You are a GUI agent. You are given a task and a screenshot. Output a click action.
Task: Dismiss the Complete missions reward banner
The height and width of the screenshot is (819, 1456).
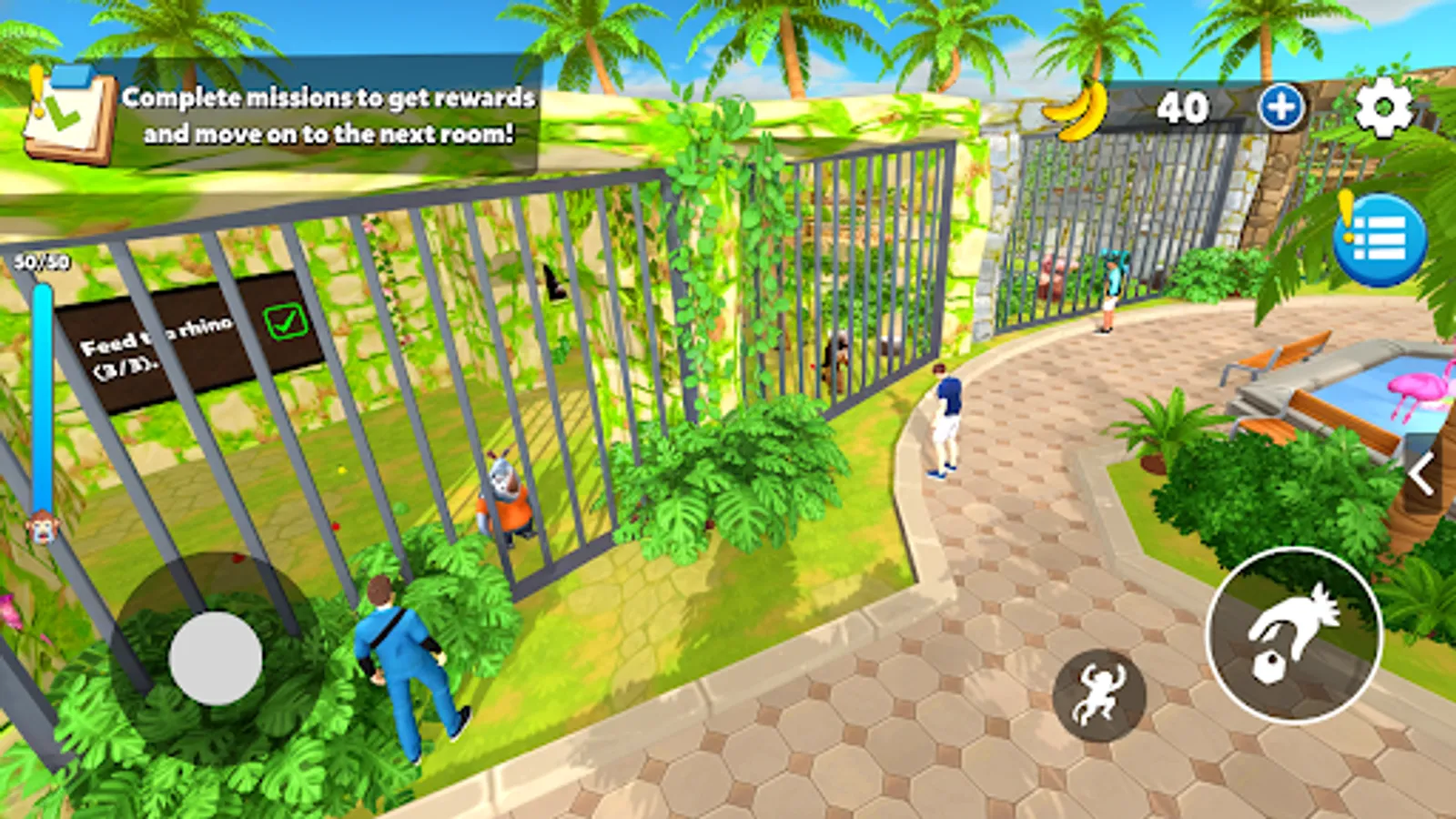(x=328, y=116)
